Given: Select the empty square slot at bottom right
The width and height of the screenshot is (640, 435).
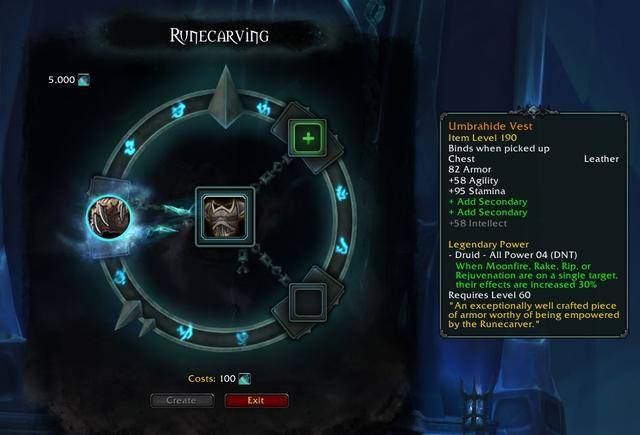Looking at the screenshot, I should (x=307, y=299).
